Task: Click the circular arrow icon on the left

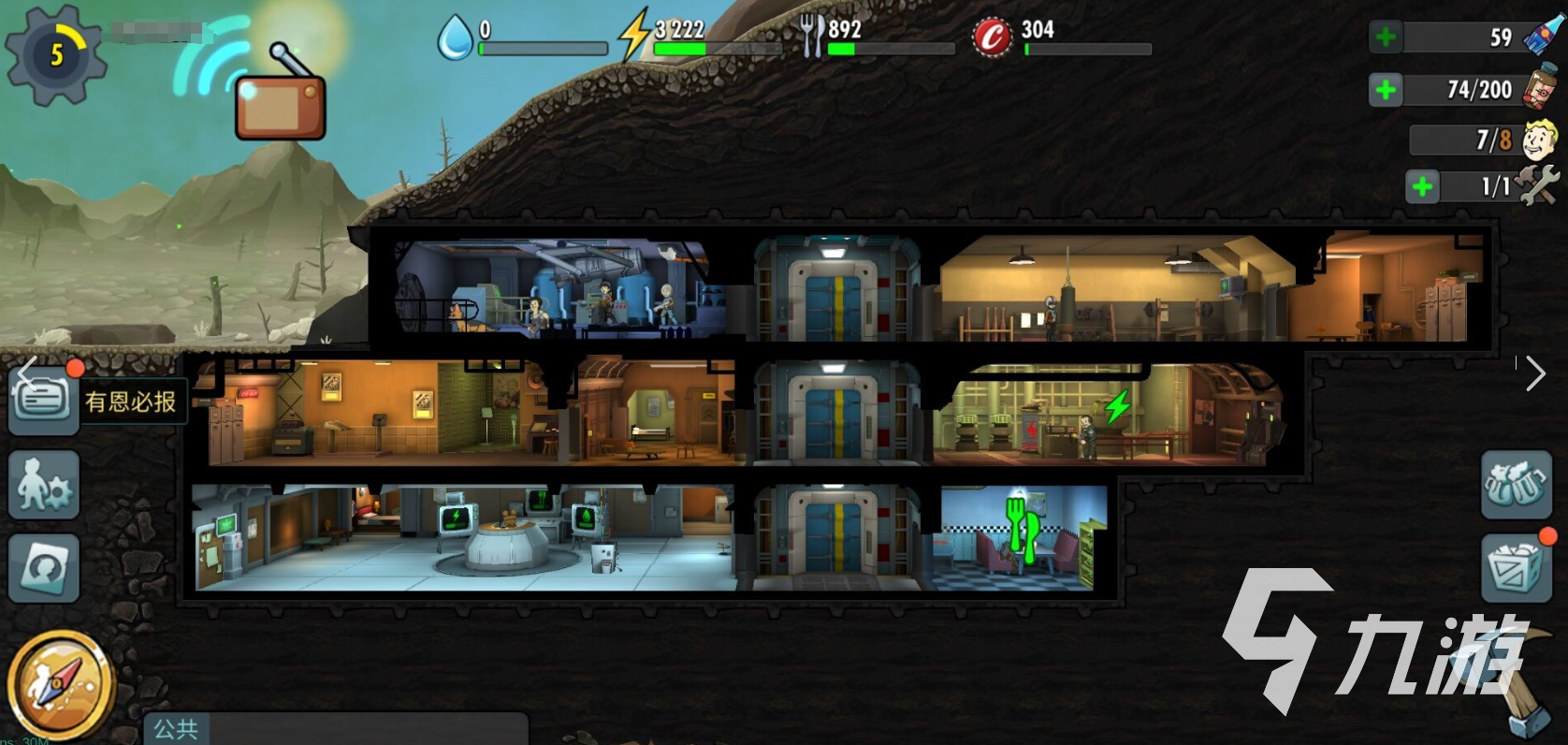Action: pos(43,567)
